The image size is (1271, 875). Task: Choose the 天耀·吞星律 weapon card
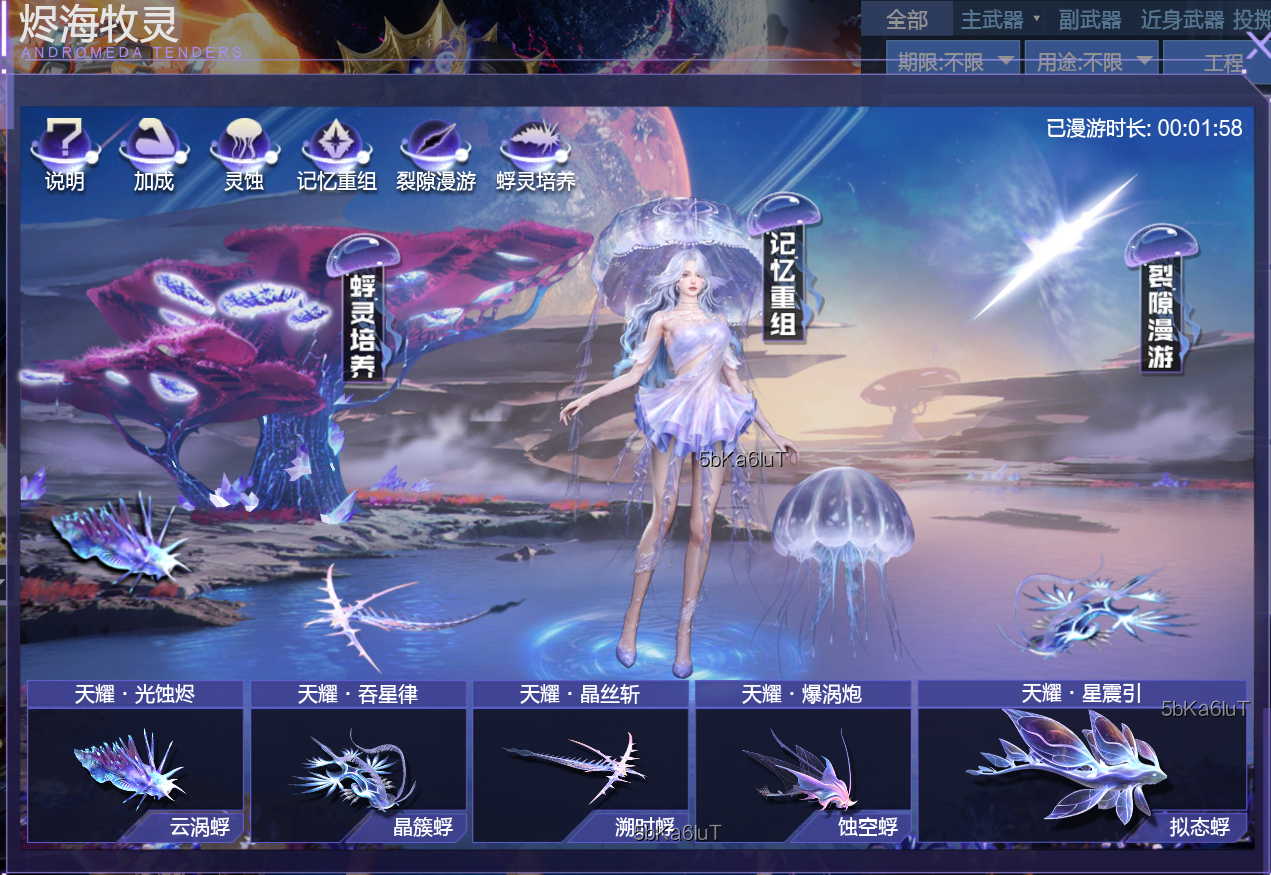click(358, 762)
